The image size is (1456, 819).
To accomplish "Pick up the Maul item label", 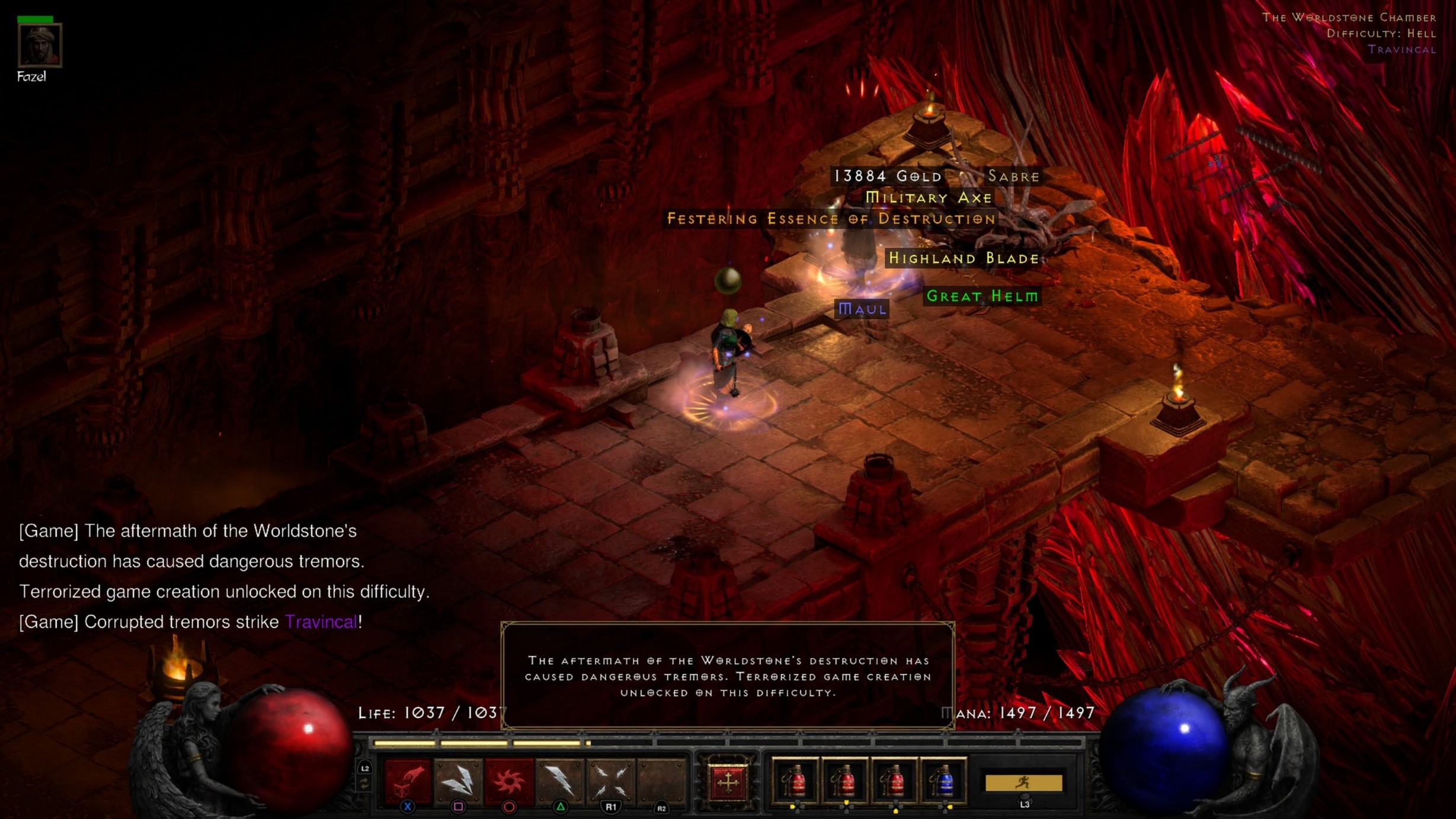I will tap(862, 309).
